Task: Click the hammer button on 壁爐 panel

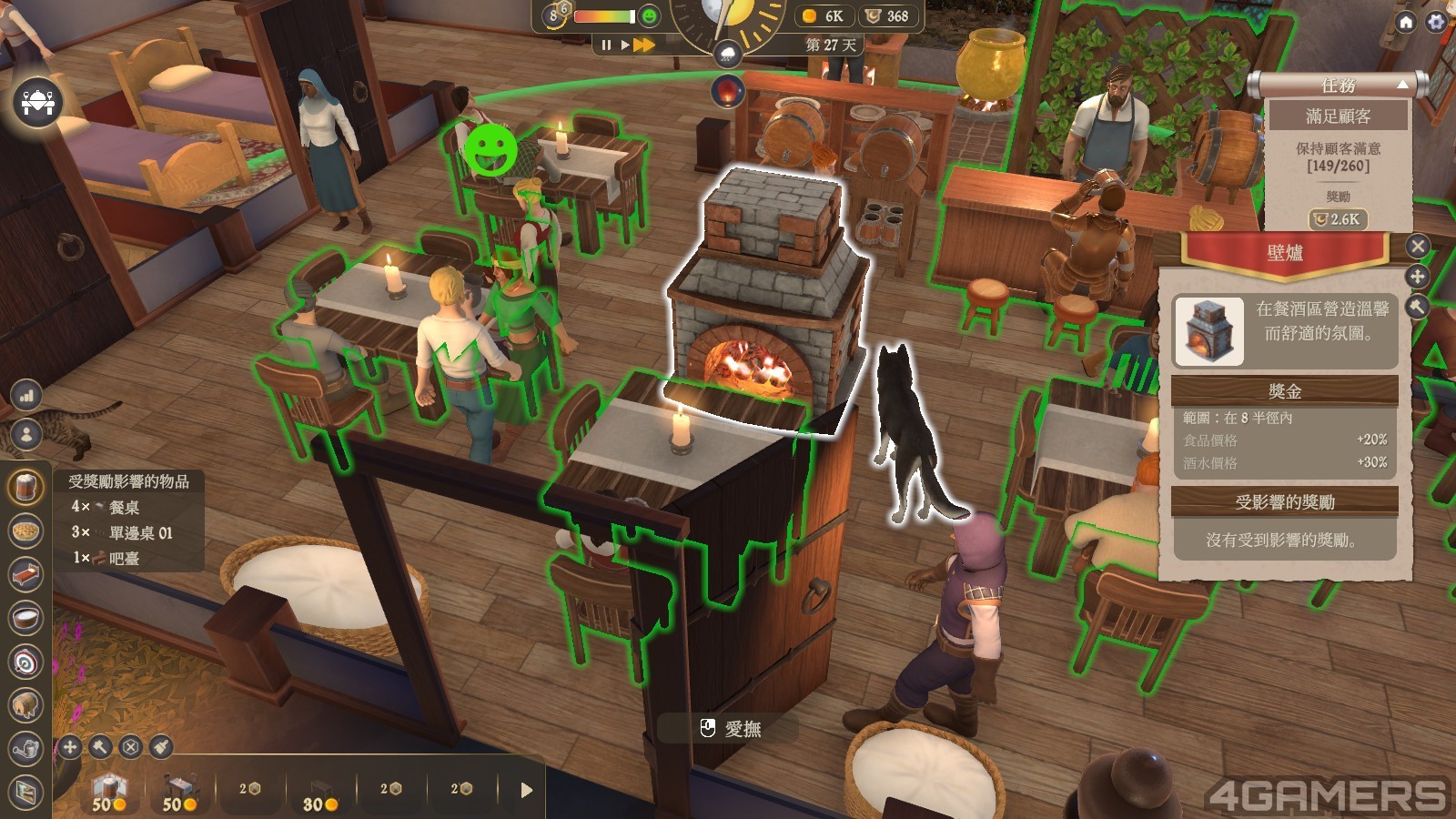Action: (1418, 307)
